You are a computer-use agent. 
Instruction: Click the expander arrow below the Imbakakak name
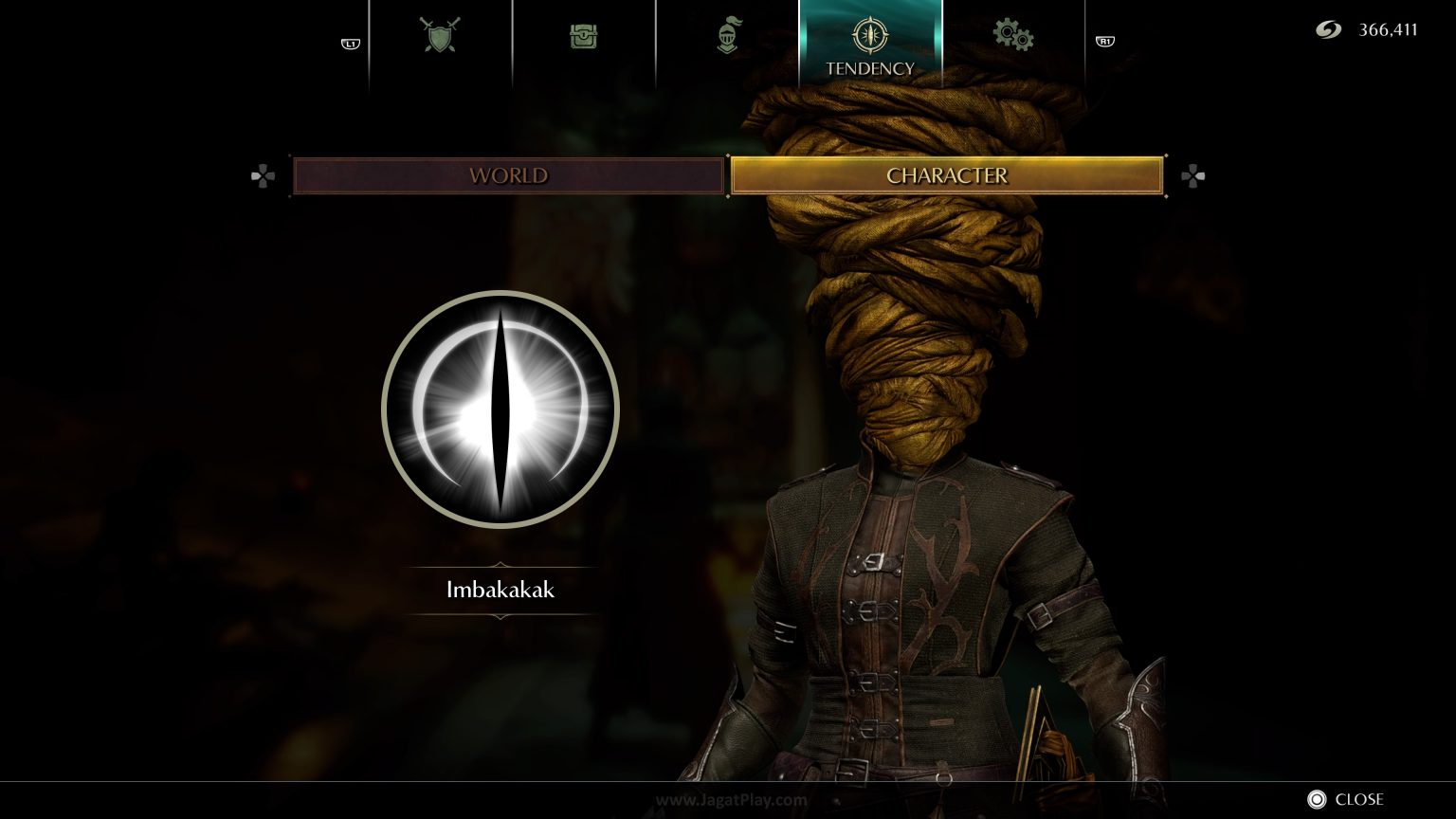[x=500, y=616]
